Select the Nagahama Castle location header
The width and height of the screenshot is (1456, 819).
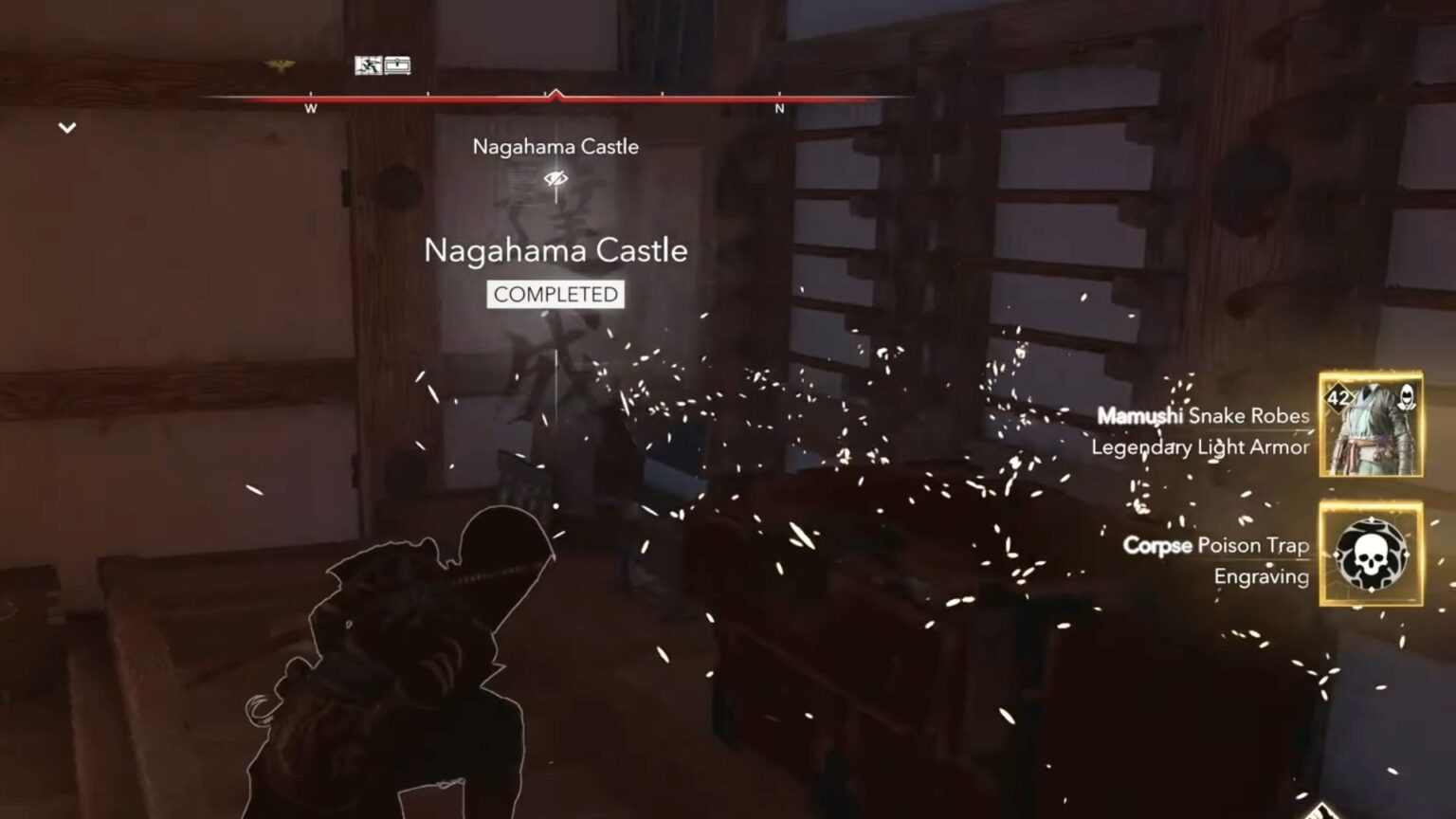(x=555, y=146)
